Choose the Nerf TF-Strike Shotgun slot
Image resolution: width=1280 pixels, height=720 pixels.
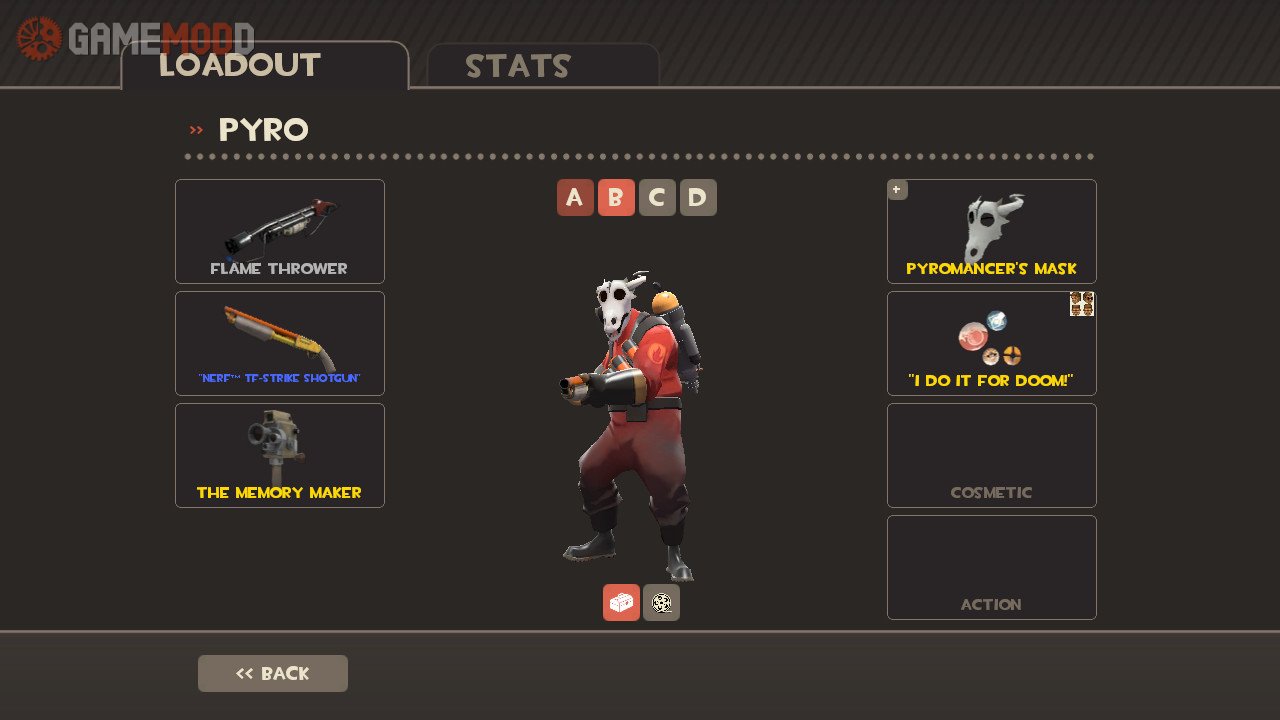(x=280, y=343)
